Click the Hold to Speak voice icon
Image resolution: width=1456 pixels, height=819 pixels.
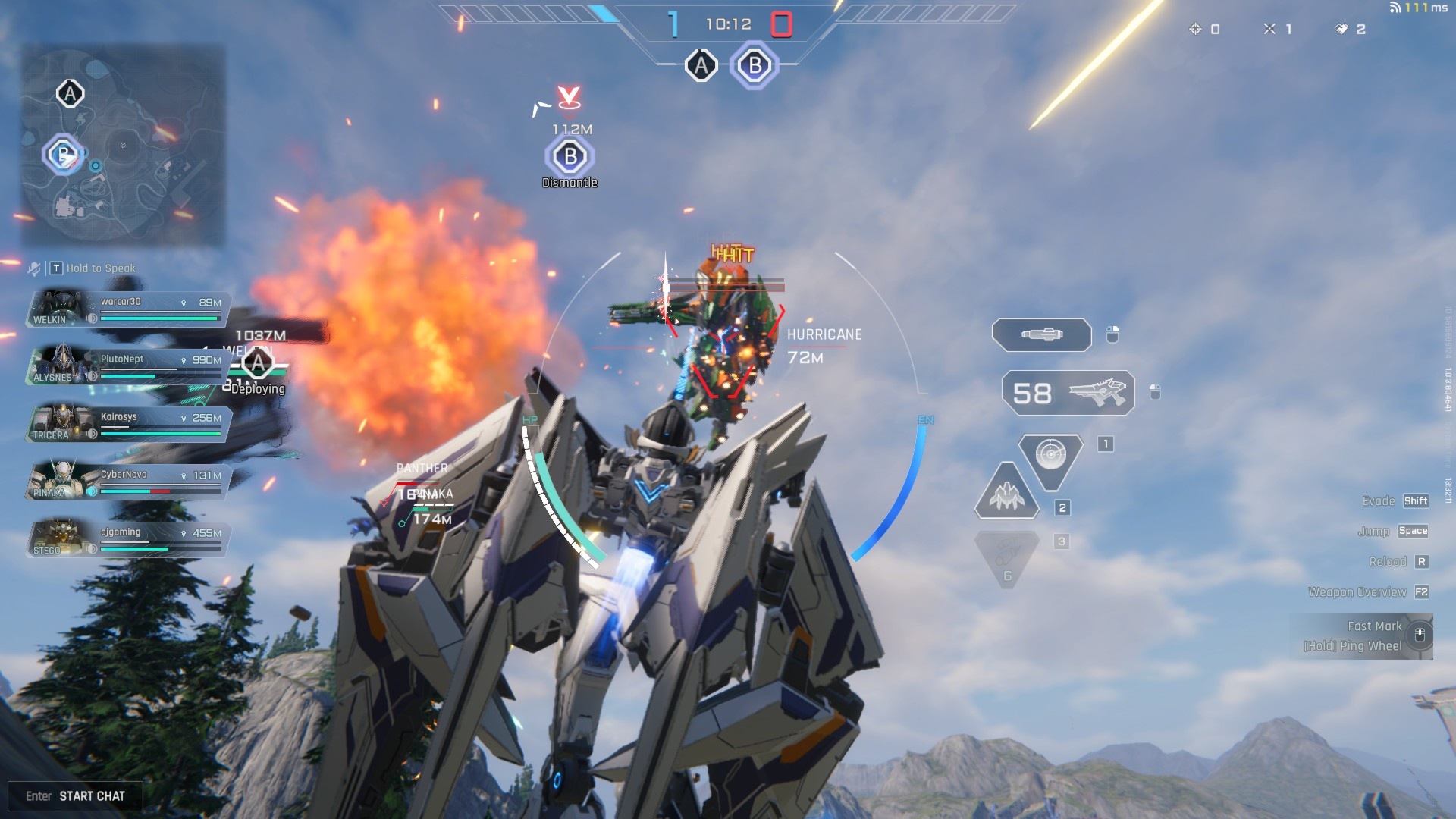tap(35, 268)
